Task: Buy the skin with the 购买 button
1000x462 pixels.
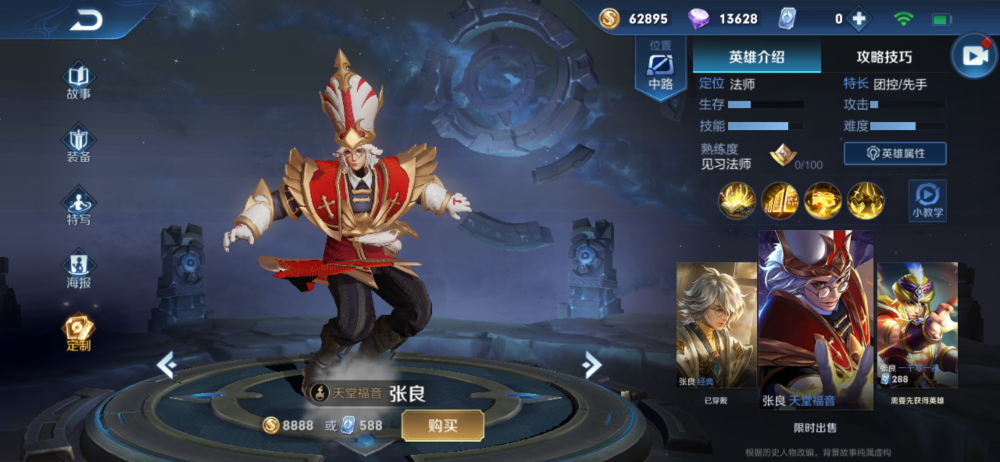Action: [x=443, y=425]
